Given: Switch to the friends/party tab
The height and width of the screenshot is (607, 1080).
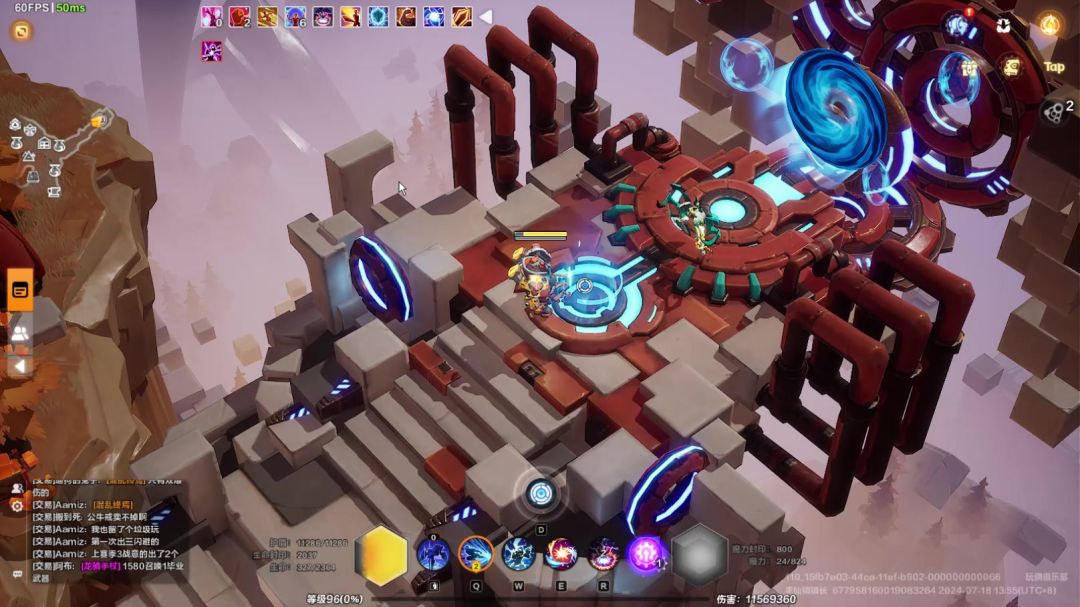Looking at the screenshot, I should point(20,334).
